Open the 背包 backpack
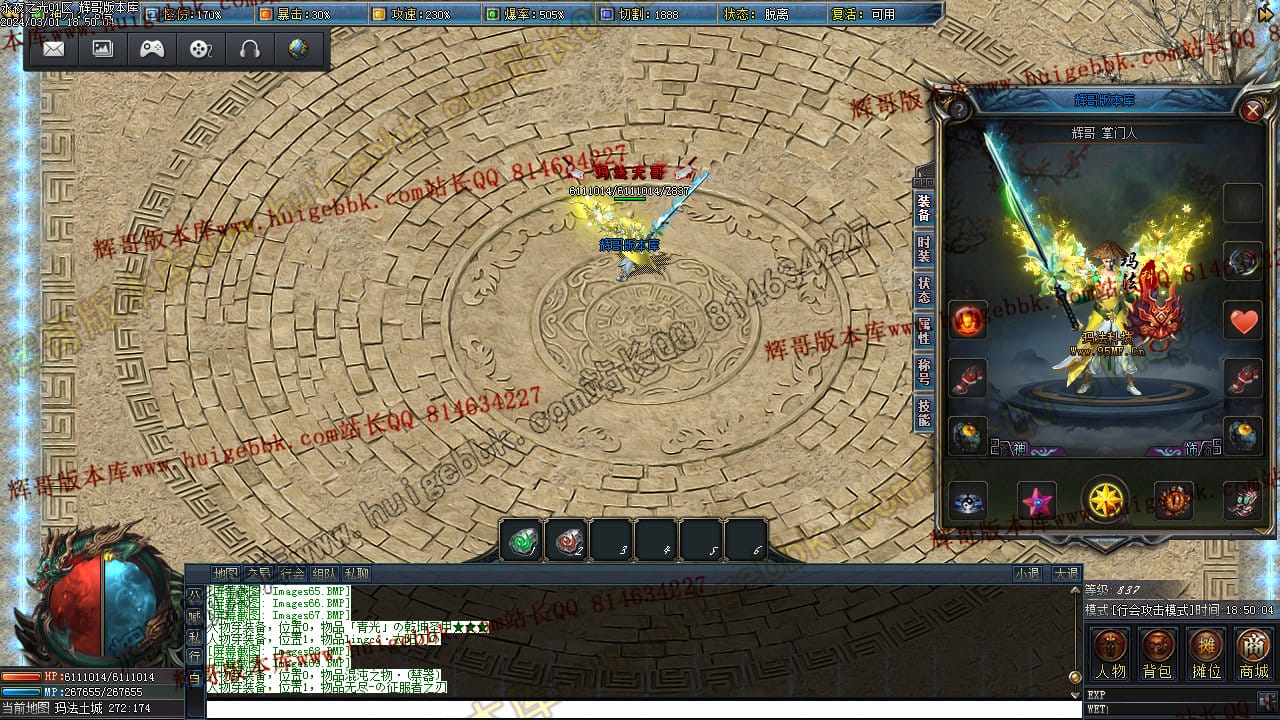This screenshot has height=720, width=1280. point(1158,655)
